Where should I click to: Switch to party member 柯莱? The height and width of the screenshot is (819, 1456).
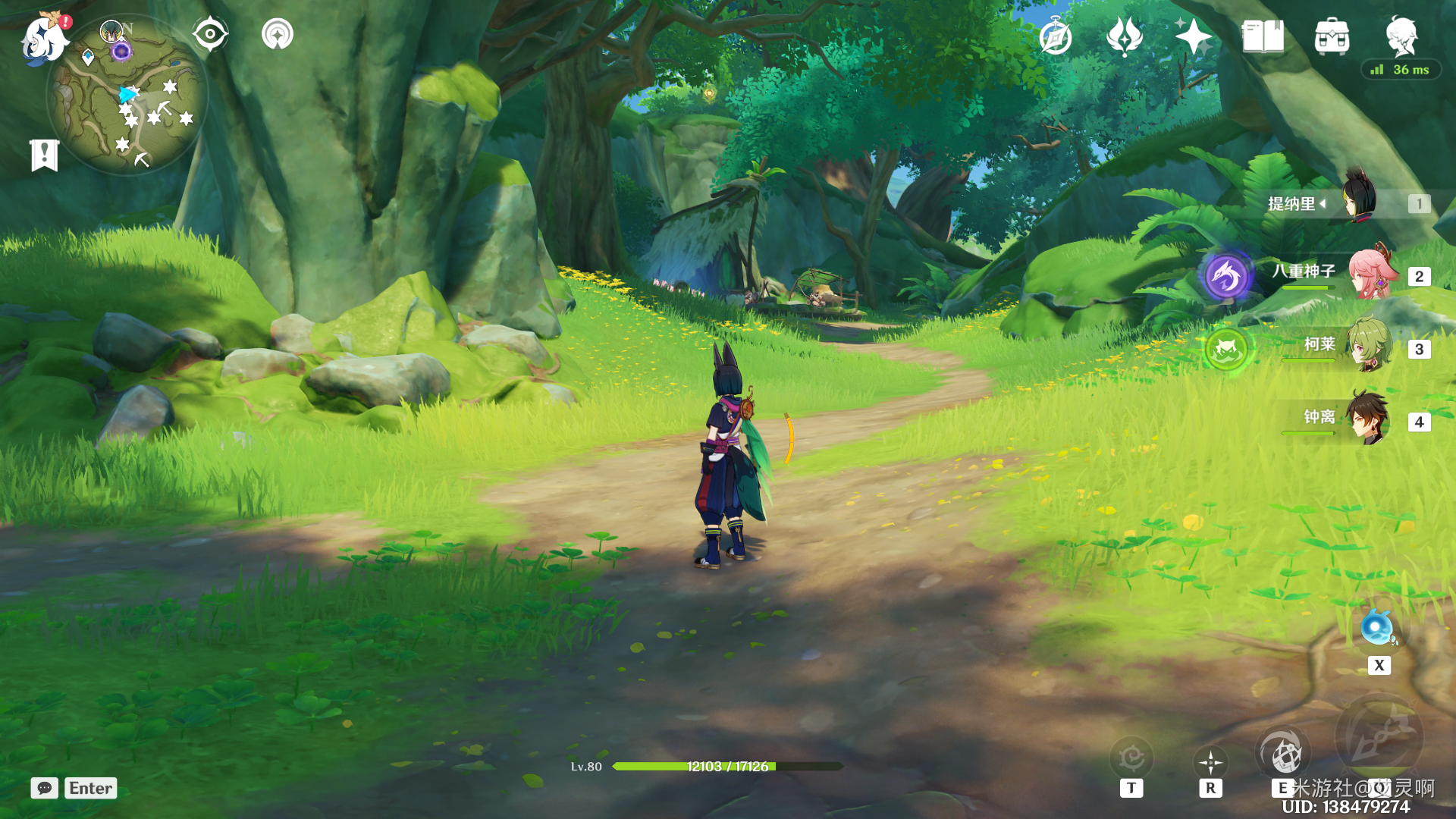point(1370,347)
